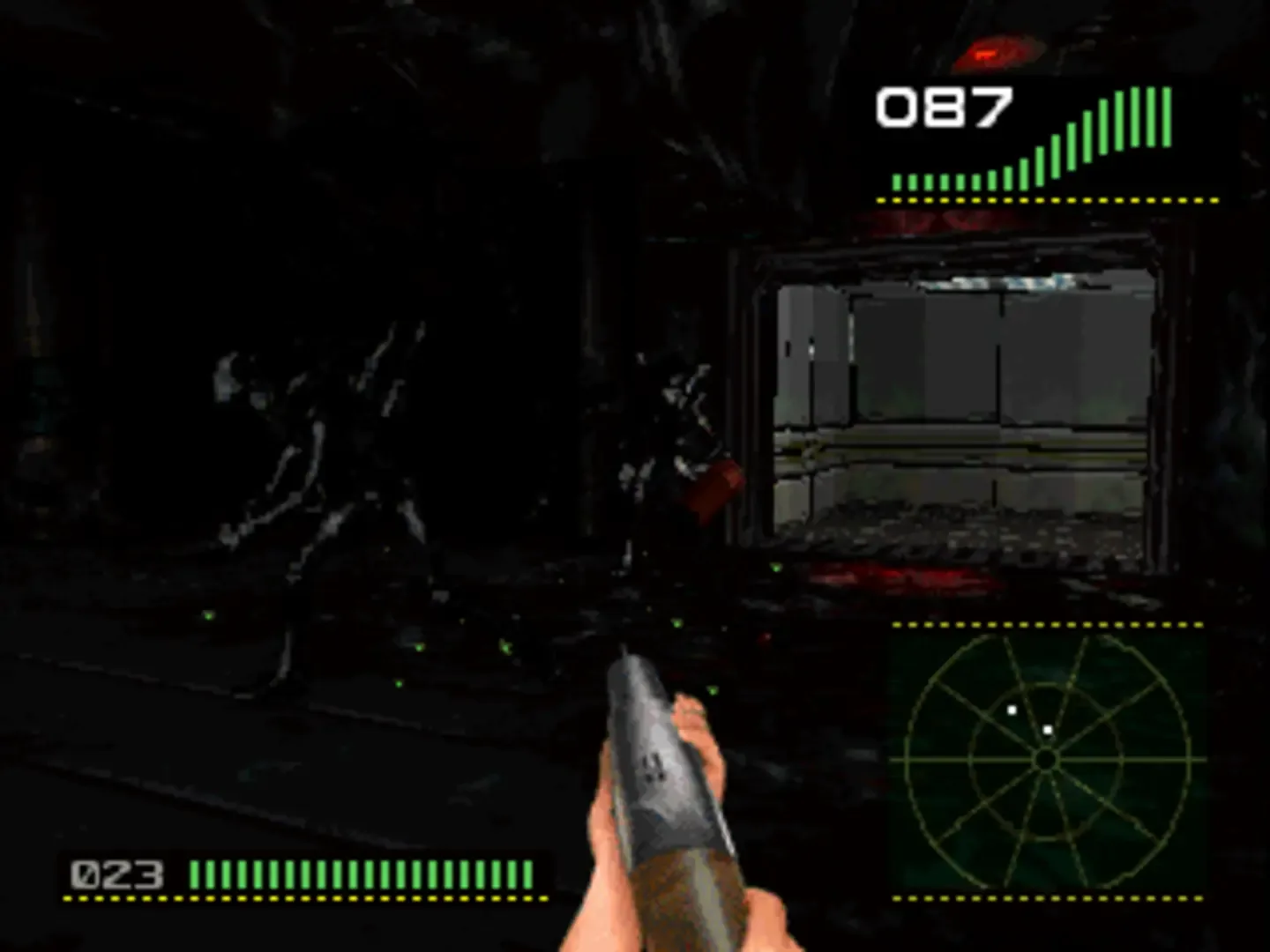This screenshot has height=952, width=1270.
Task: Toggle the shortest health bar segment
Action: 896,183
